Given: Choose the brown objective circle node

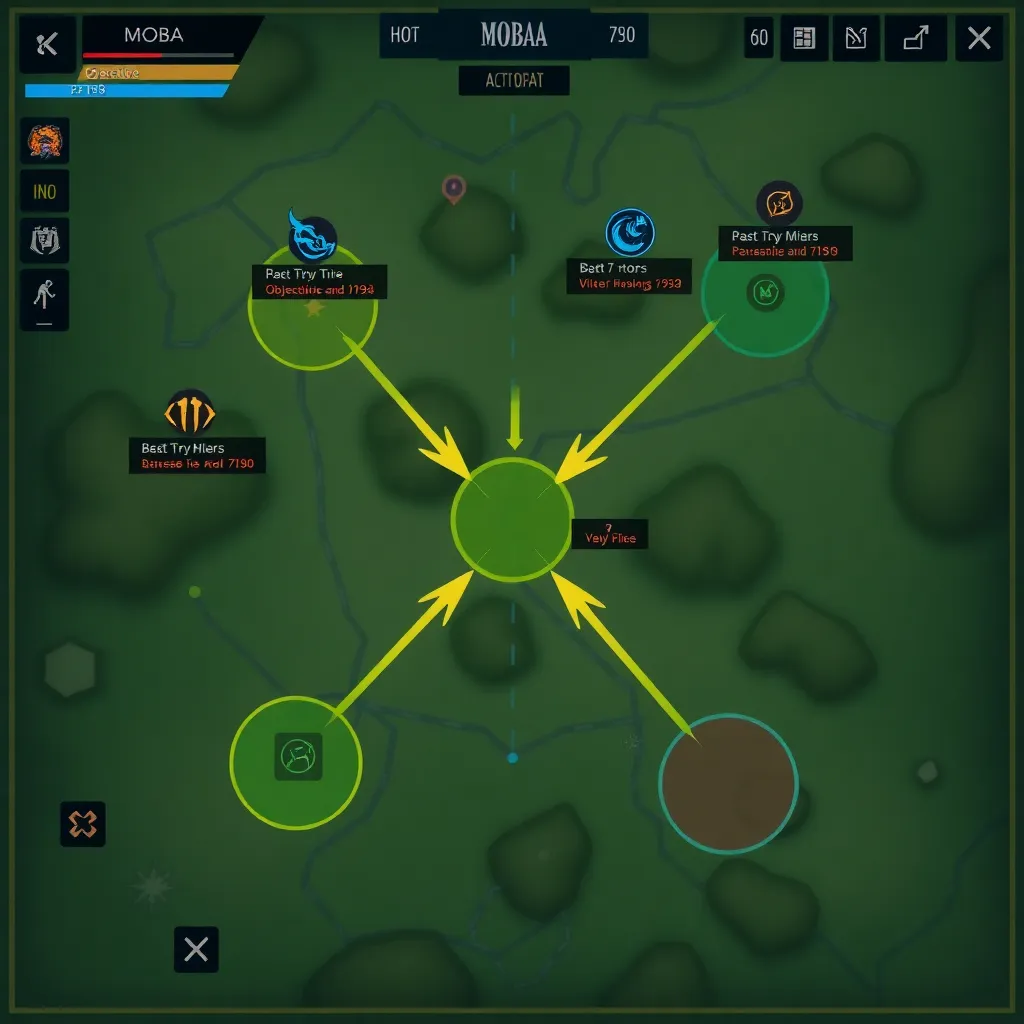Looking at the screenshot, I should [x=728, y=783].
